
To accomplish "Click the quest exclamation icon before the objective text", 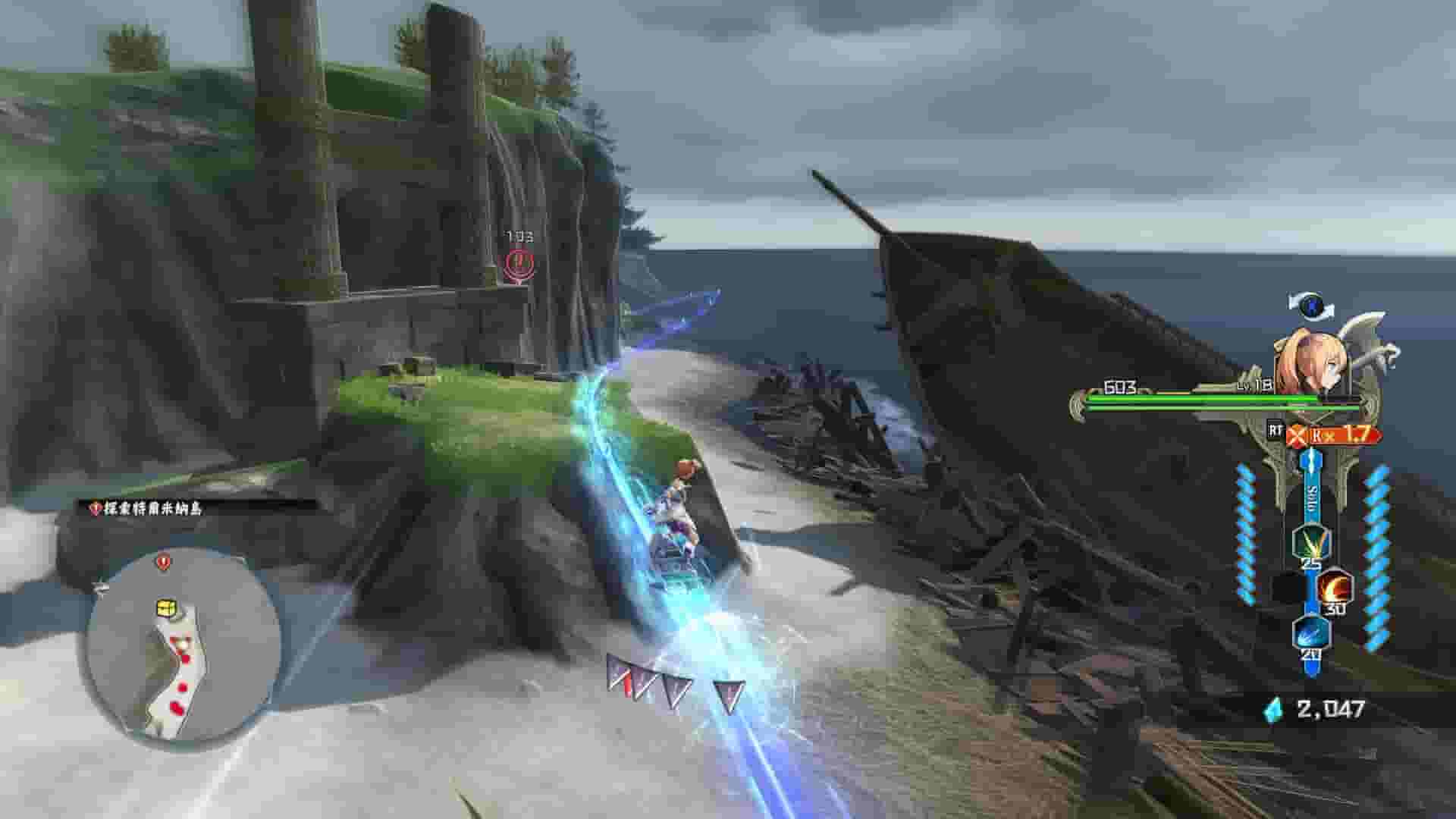I will coord(94,509).
